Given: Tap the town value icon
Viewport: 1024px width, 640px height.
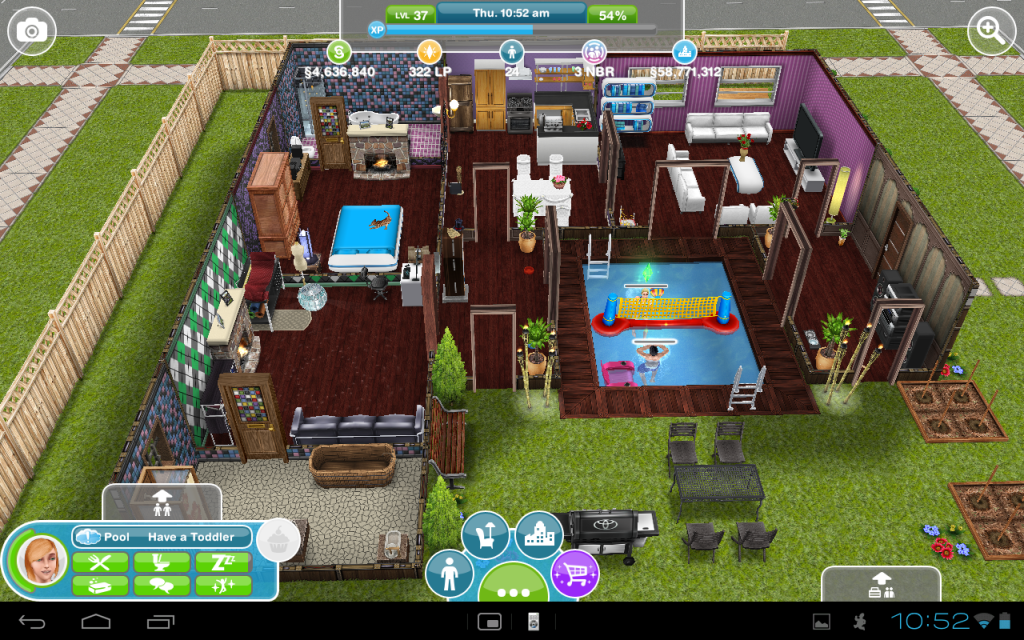Looking at the screenshot, I should pos(685,52).
